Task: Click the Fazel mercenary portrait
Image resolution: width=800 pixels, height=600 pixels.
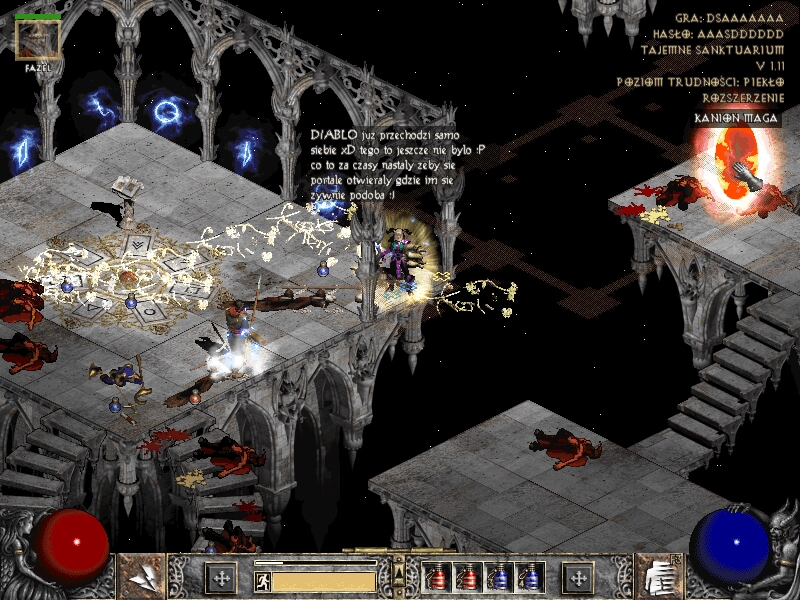Action: (38, 40)
